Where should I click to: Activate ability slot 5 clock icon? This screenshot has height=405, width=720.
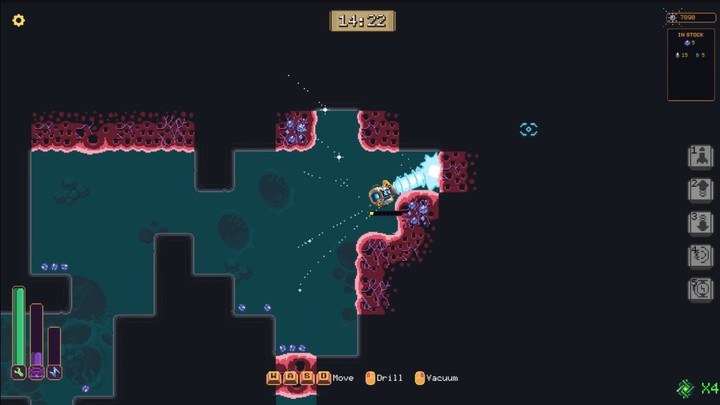(701, 289)
